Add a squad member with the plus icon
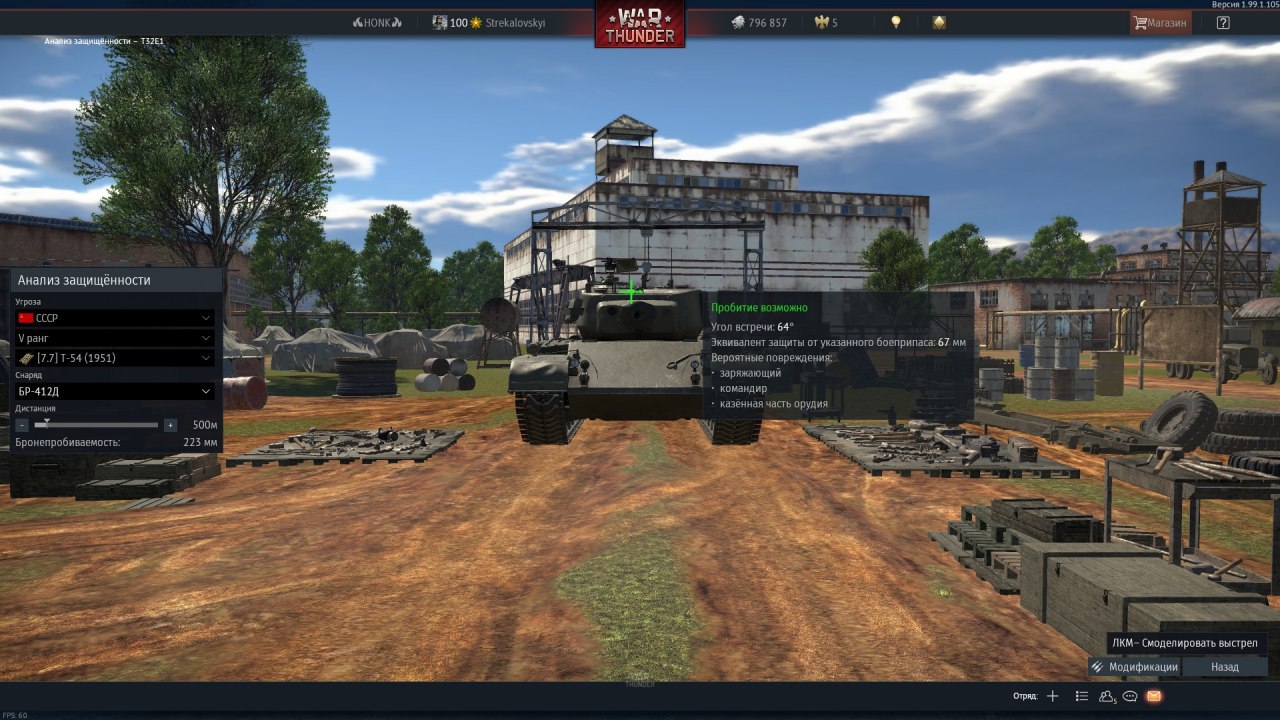 pos(1052,696)
